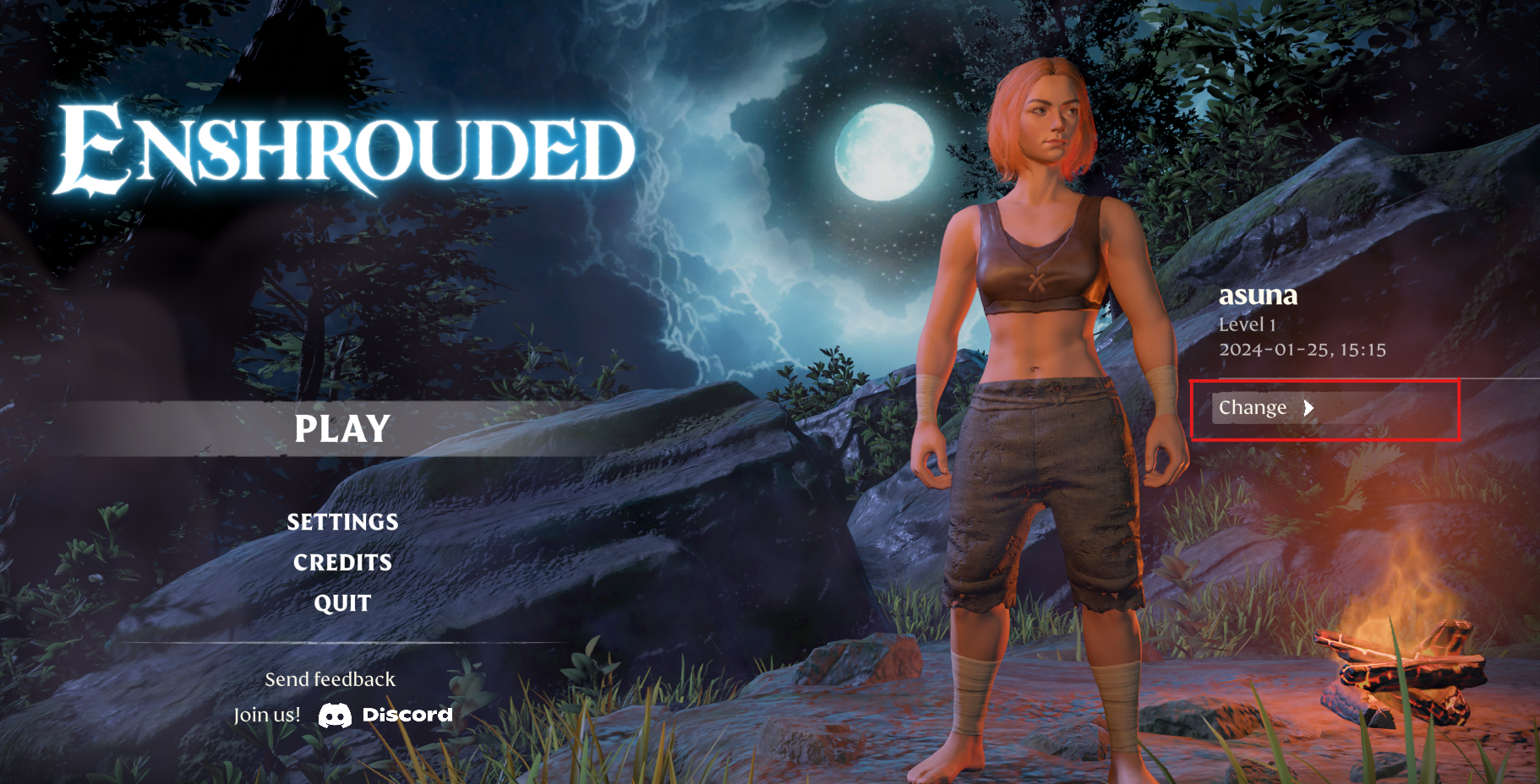Click the Discord logo icon
This screenshot has height=784, width=1540.
coord(335,714)
